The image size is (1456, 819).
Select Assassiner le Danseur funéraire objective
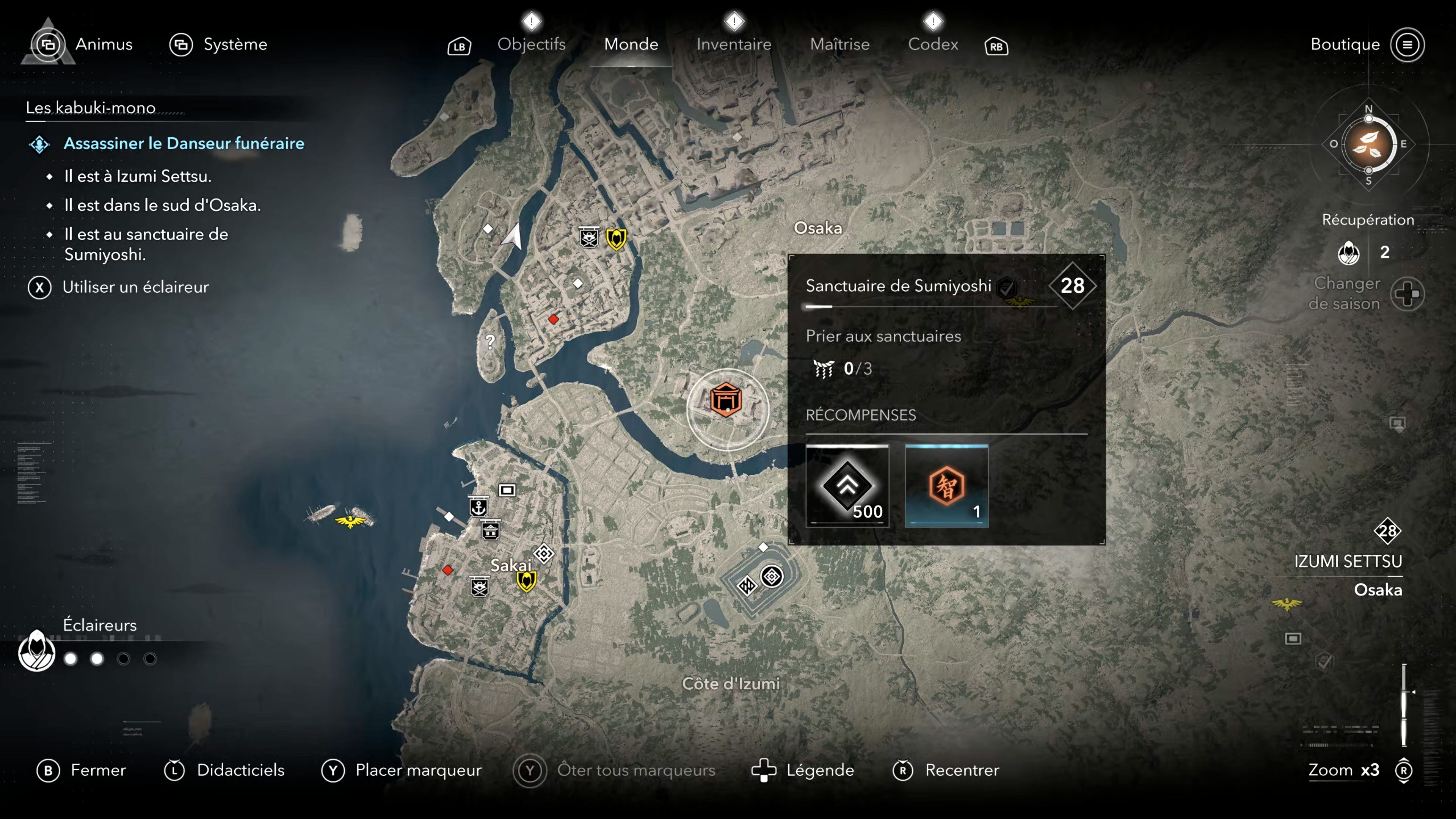[x=184, y=144]
